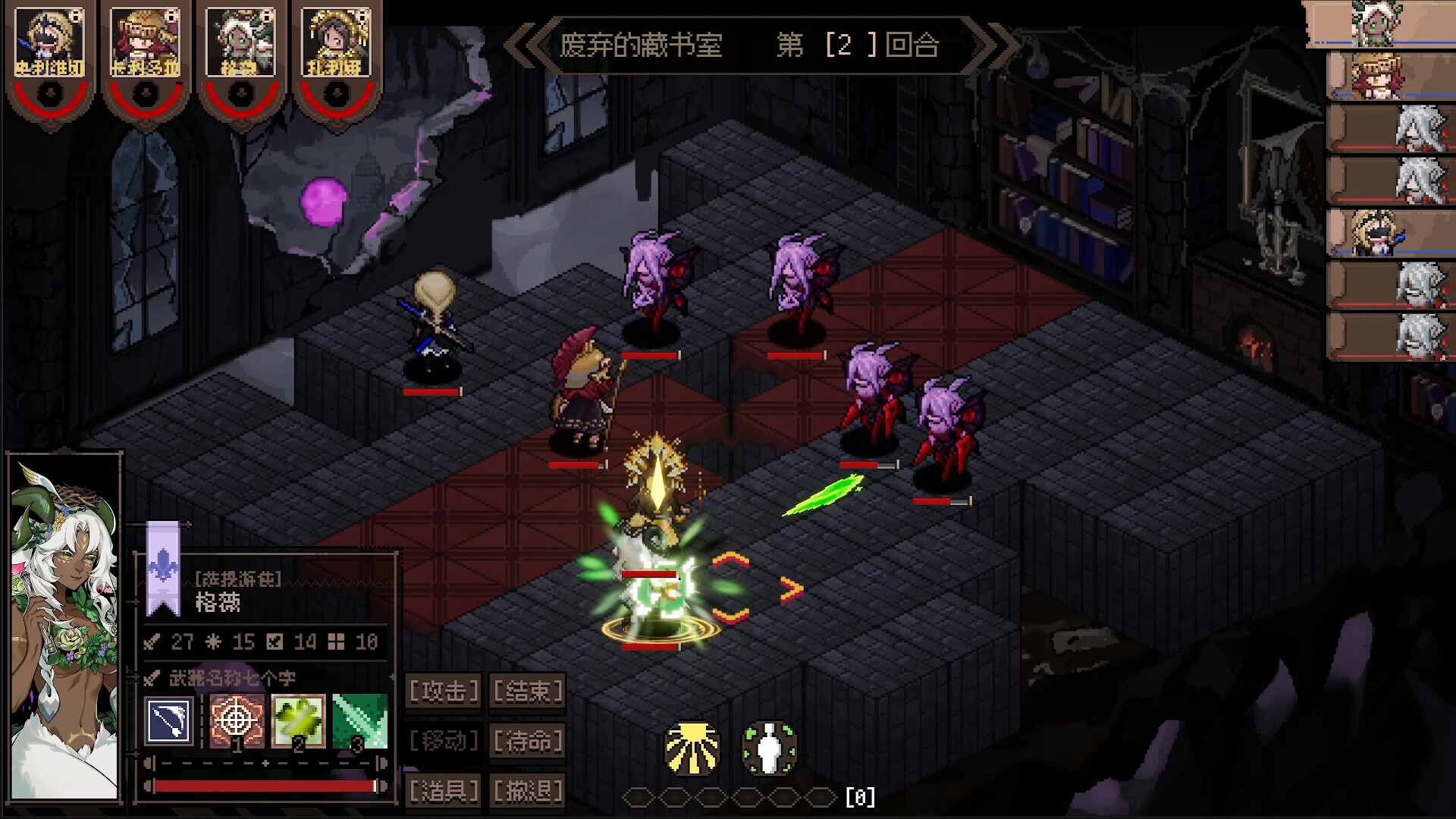
Task: Select the gold-headdress party member portrait
Action: [337, 44]
